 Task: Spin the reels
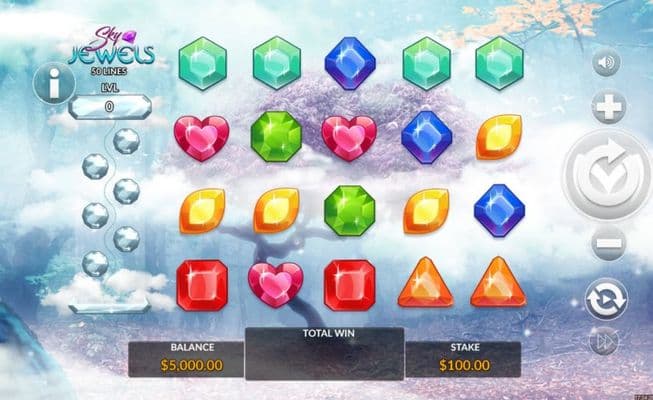pos(604,175)
